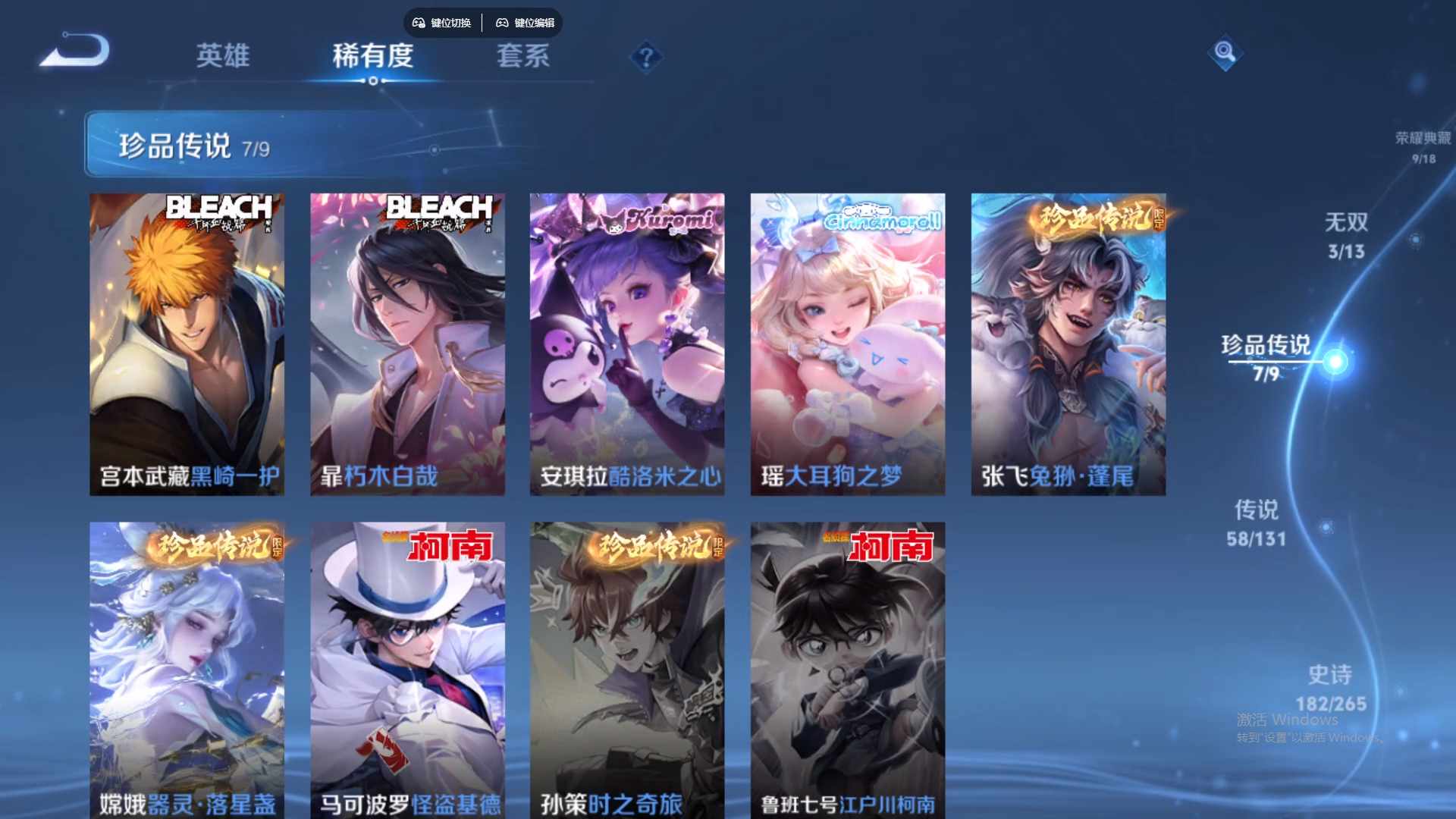Switch to the 套系 tab
This screenshot has height=819, width=1456.
coord(523,56)
